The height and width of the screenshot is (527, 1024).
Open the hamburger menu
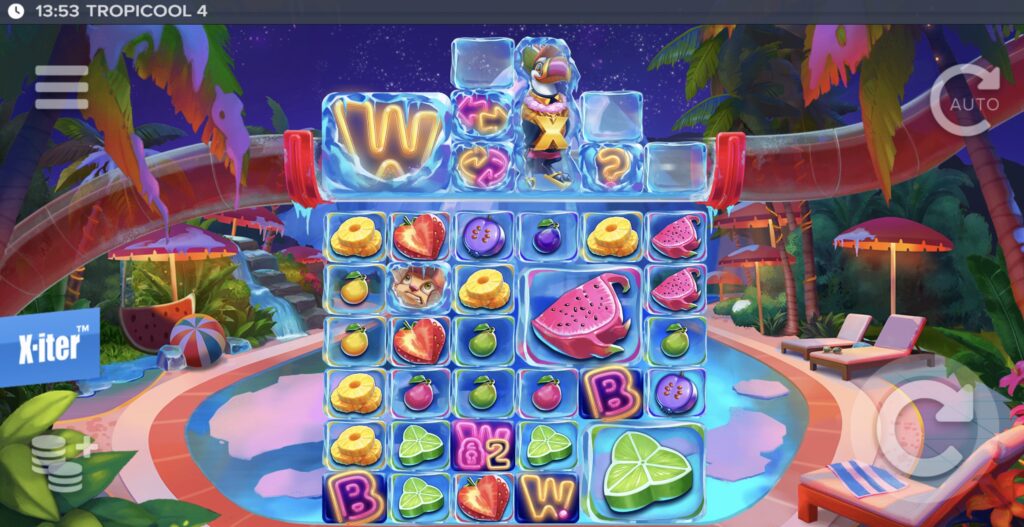pyautogui.click(x=62, y=87)
